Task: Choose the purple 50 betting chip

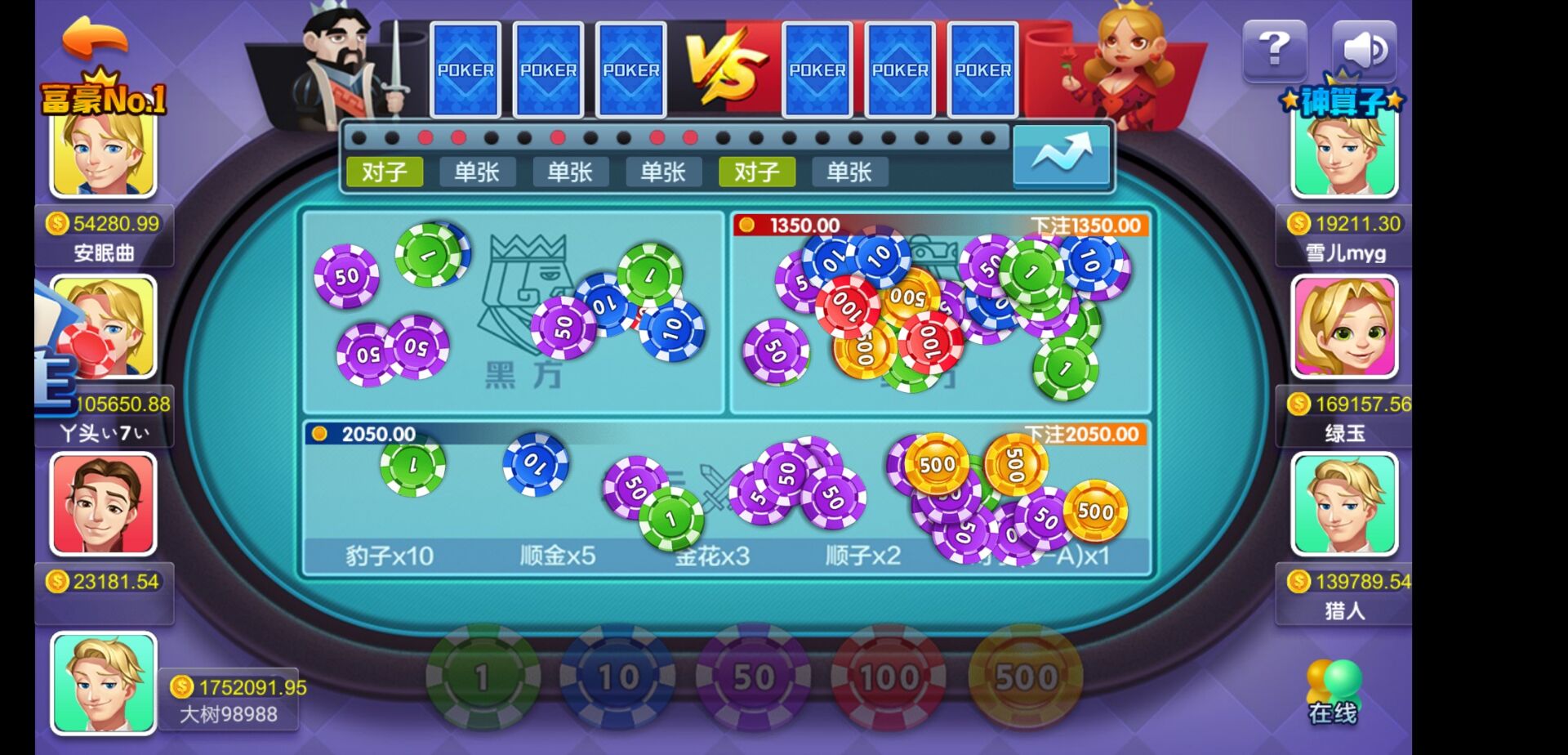Action: [x=753, y=677]
